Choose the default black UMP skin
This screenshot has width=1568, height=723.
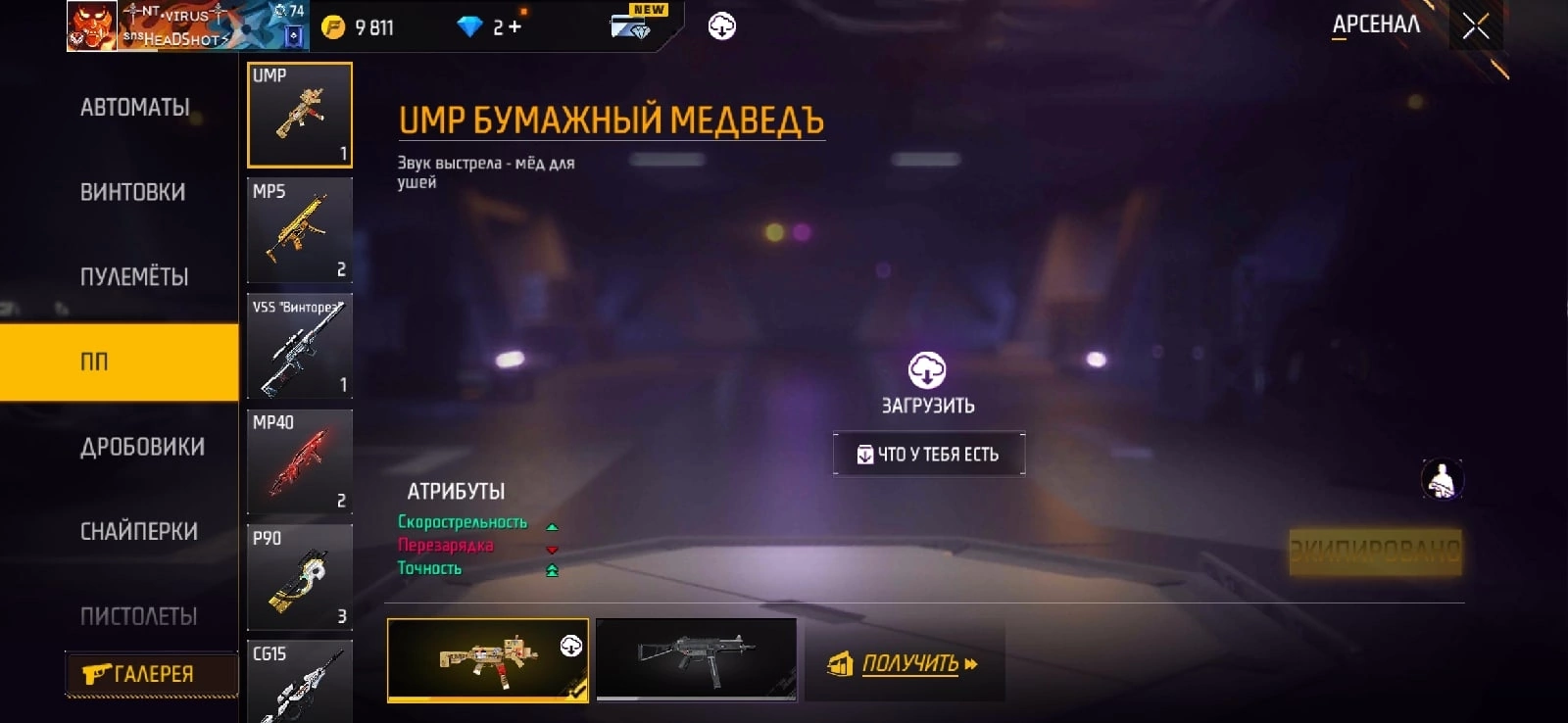tap(696, 659)
